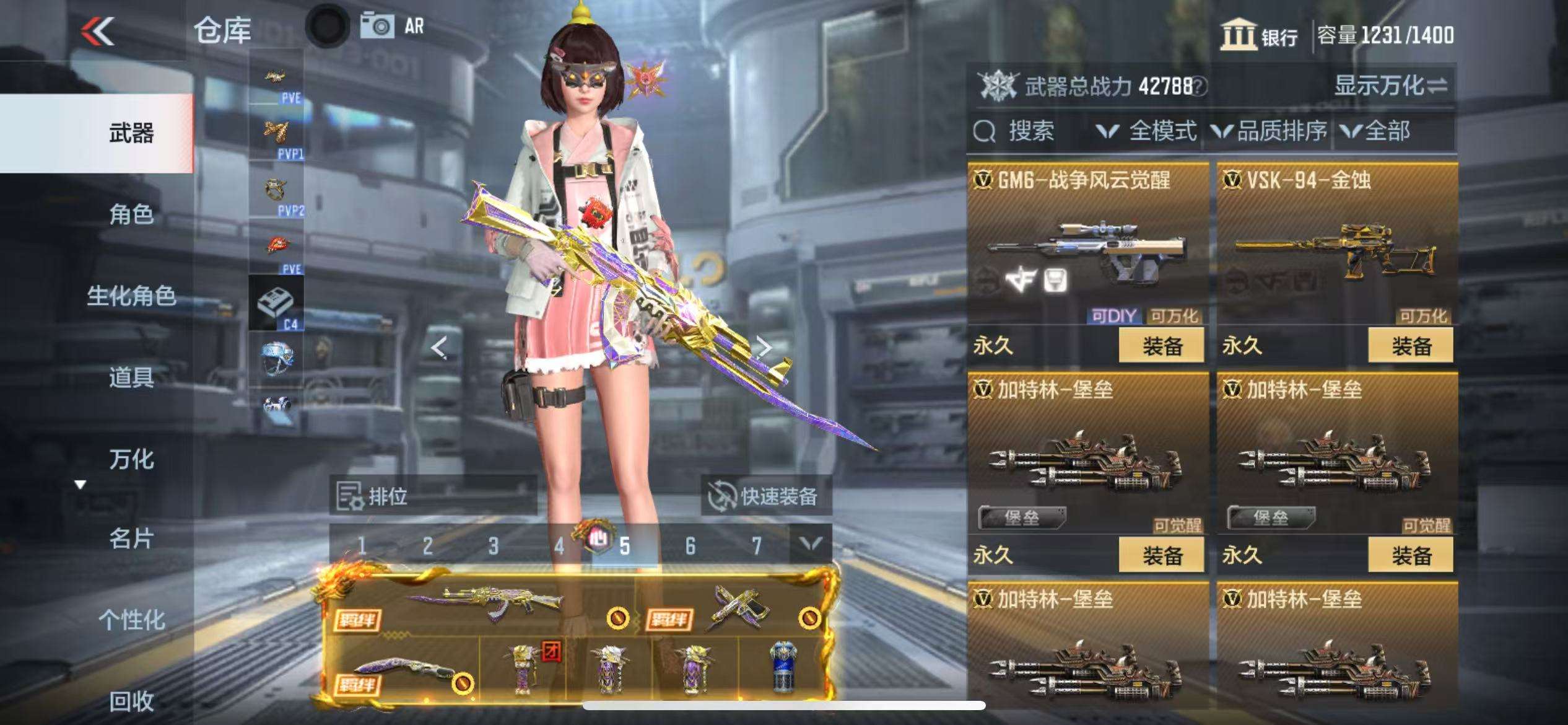The height and width of the screenshot is (725, 1568).
Task: Open the 万化 tab
Action: (131, 459)
